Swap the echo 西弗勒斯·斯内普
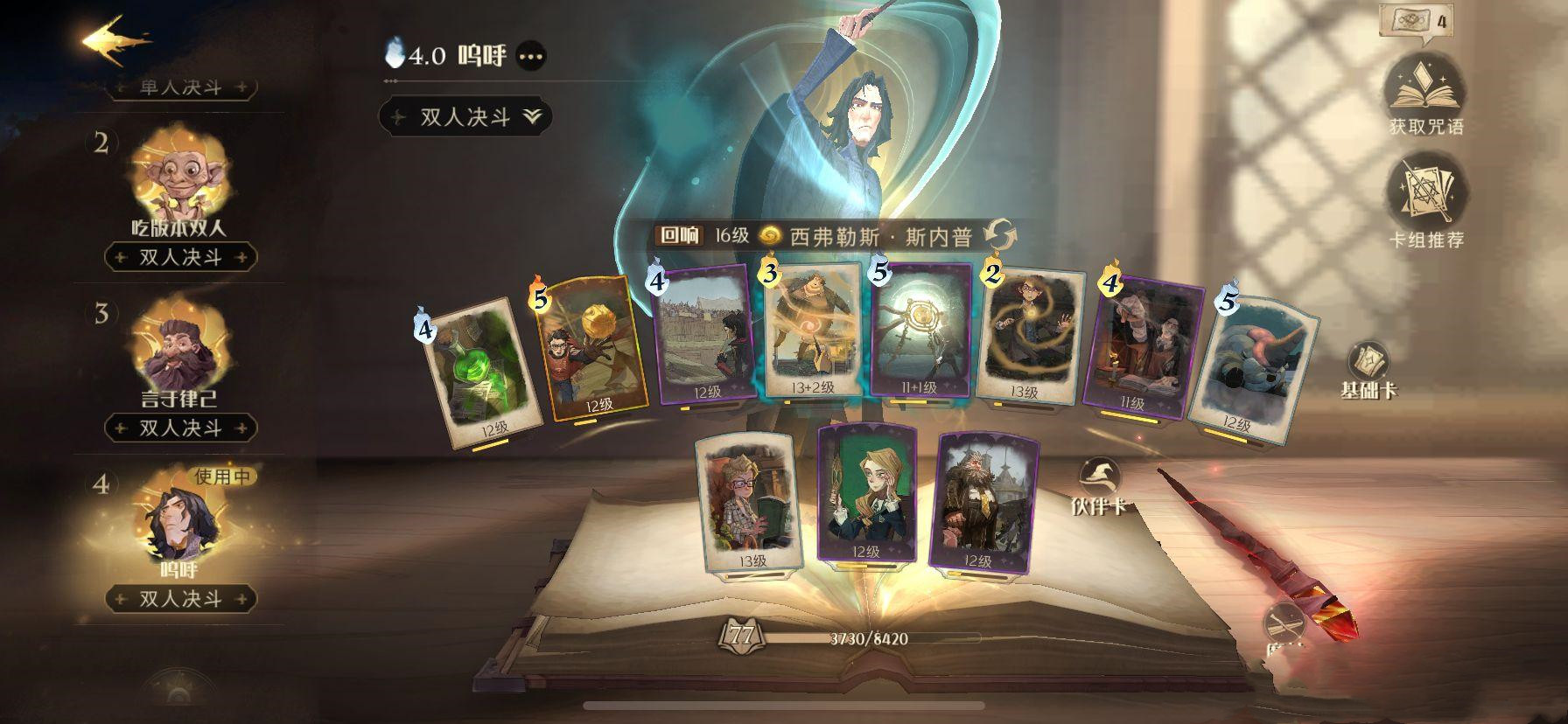This screenshot has height=724, width=1568. pyautogui.click(x=1000, y=235)
